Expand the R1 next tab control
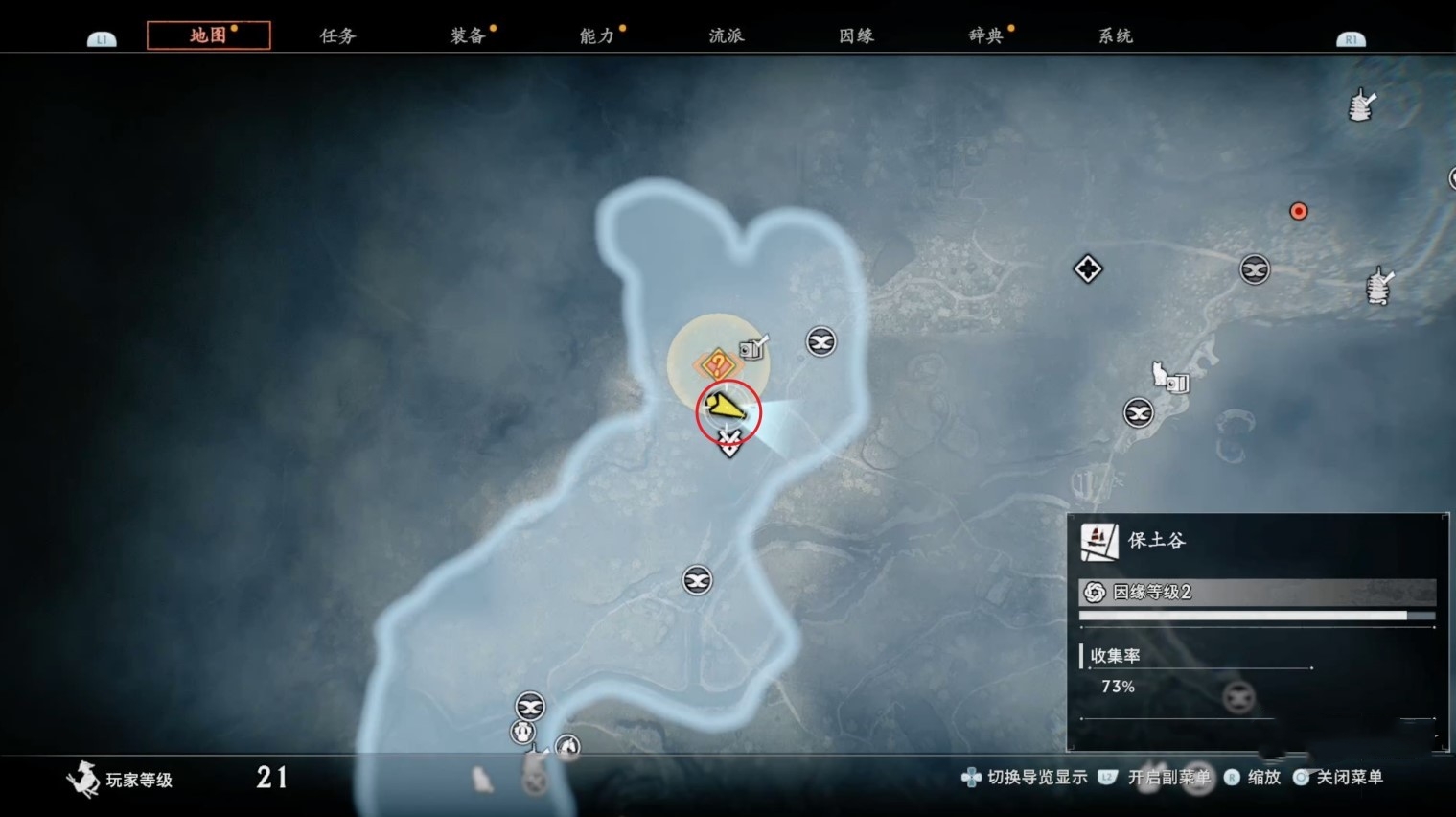 pyautogui.click(x=1351, y=39)
